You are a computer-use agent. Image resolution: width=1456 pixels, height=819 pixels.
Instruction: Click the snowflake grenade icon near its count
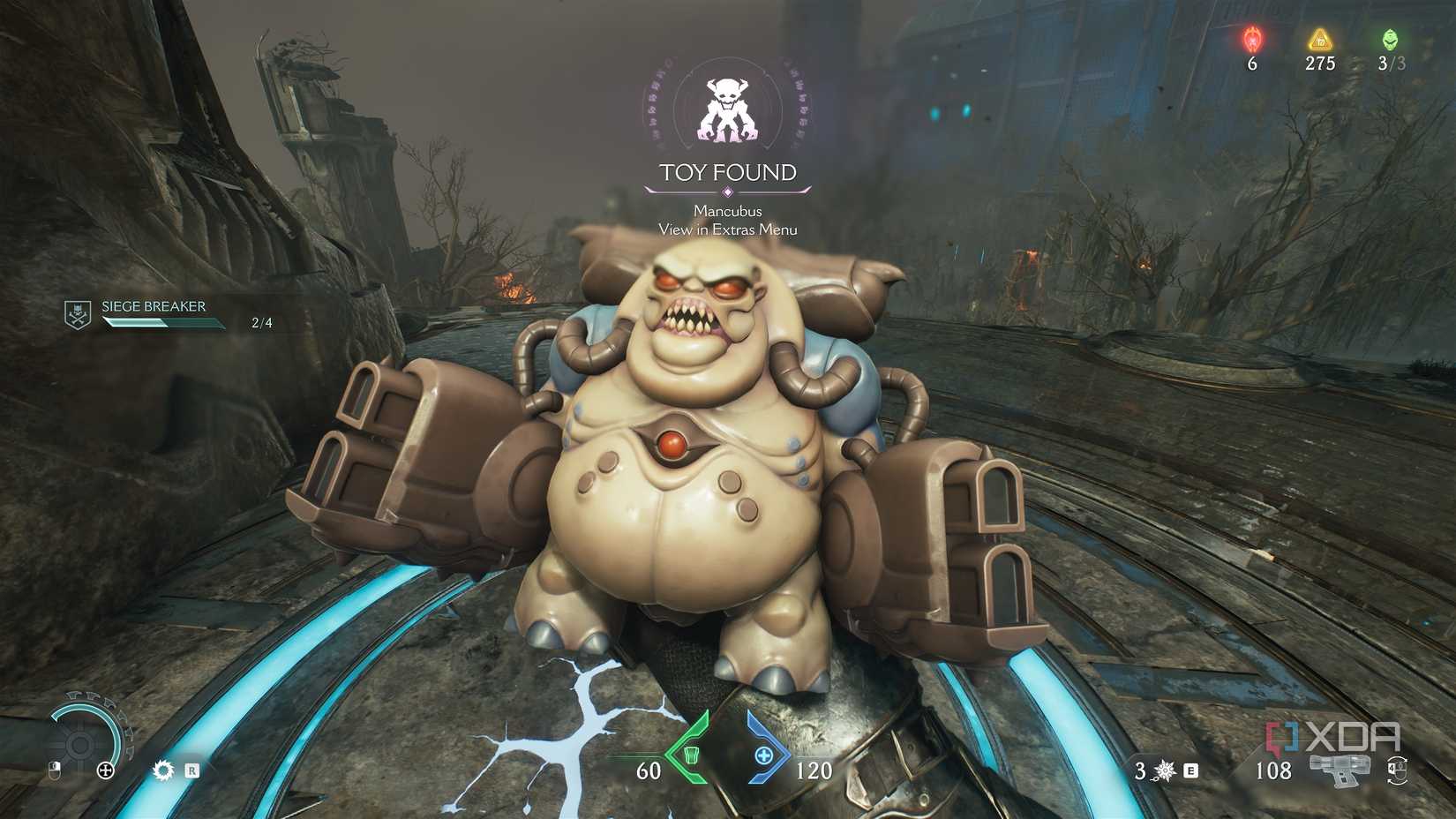pyautogui.click(x=1163, y=770)
